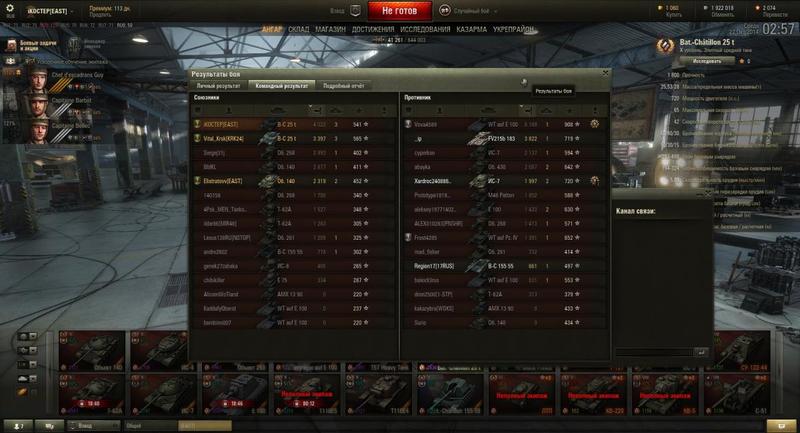This screenshot has width=800, height=433.
Task: Open the "Склад" menu section
Action: pos(299,30)
